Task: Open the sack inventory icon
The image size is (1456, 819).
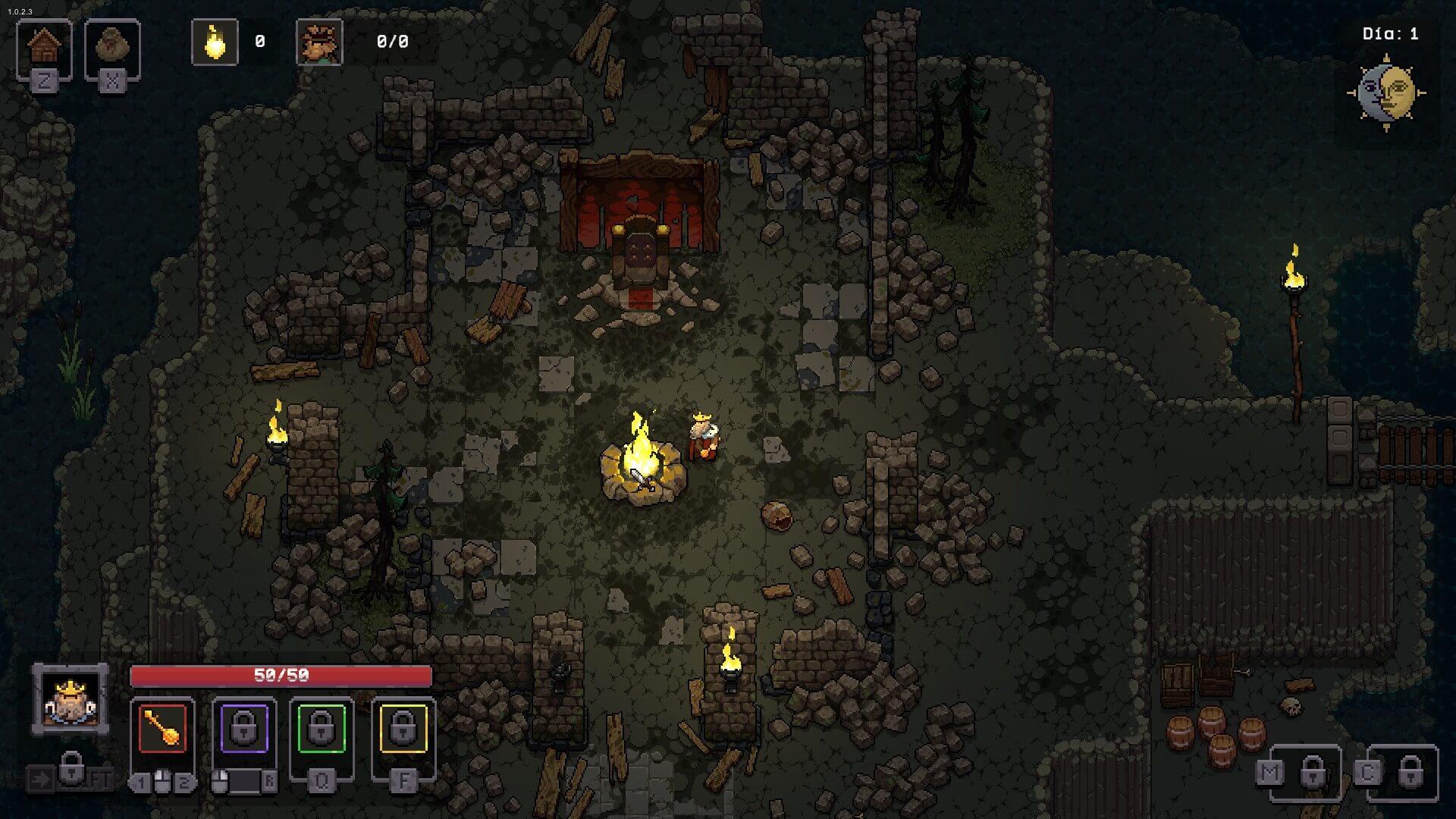Action: tap(112, 47)
